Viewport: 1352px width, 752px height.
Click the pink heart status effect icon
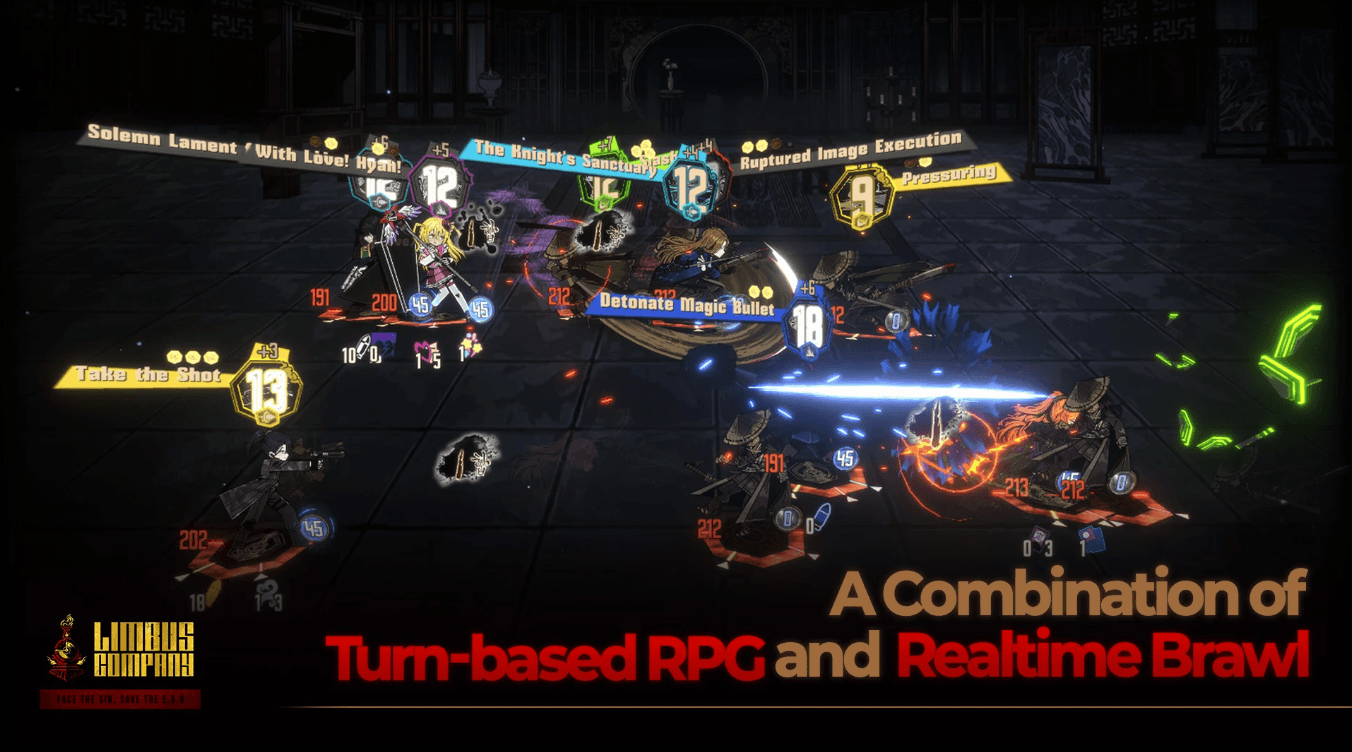point(425,350)
